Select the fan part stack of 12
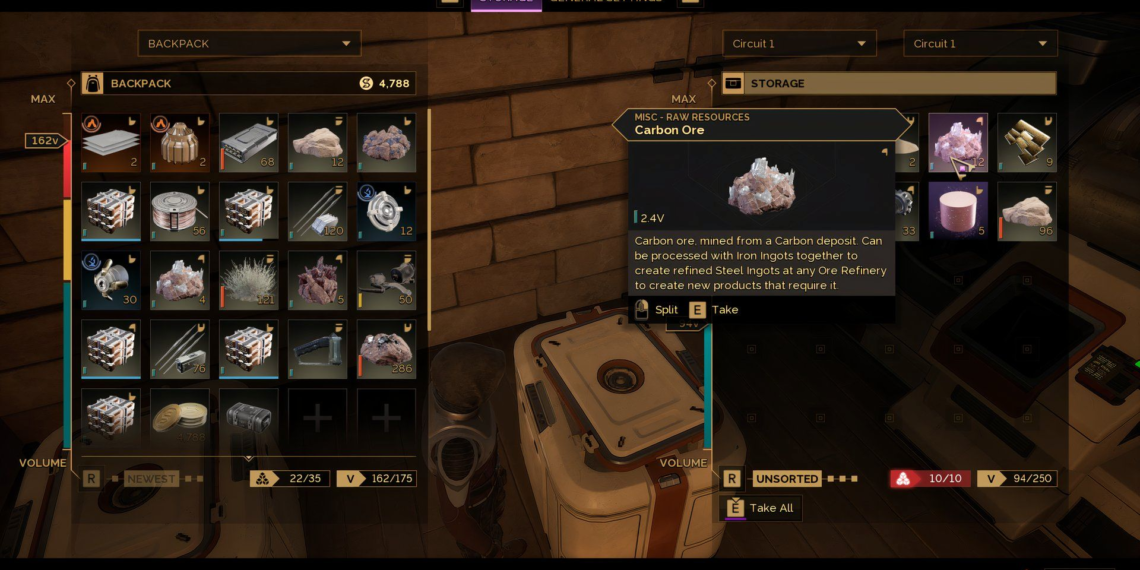 386,211
